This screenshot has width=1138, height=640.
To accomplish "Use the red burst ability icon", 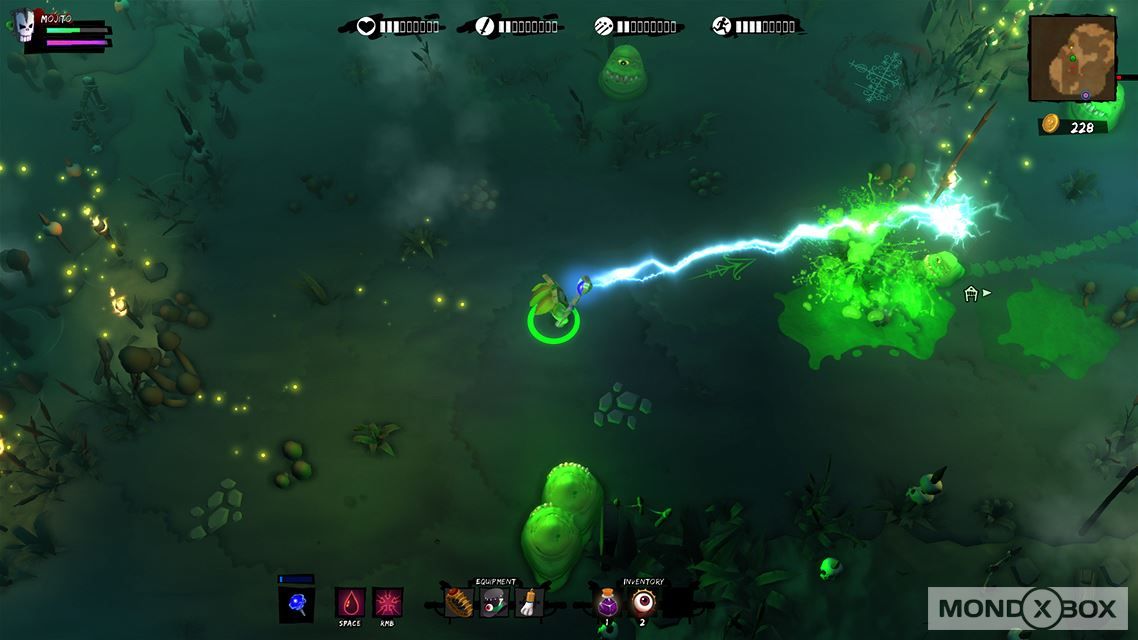I will pyautogui.click(x=388, y=602).
